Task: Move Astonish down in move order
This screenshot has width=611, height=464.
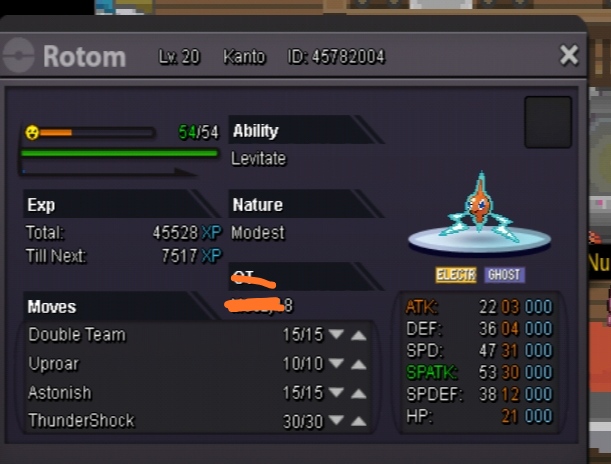Action: [x=336, y=393]
